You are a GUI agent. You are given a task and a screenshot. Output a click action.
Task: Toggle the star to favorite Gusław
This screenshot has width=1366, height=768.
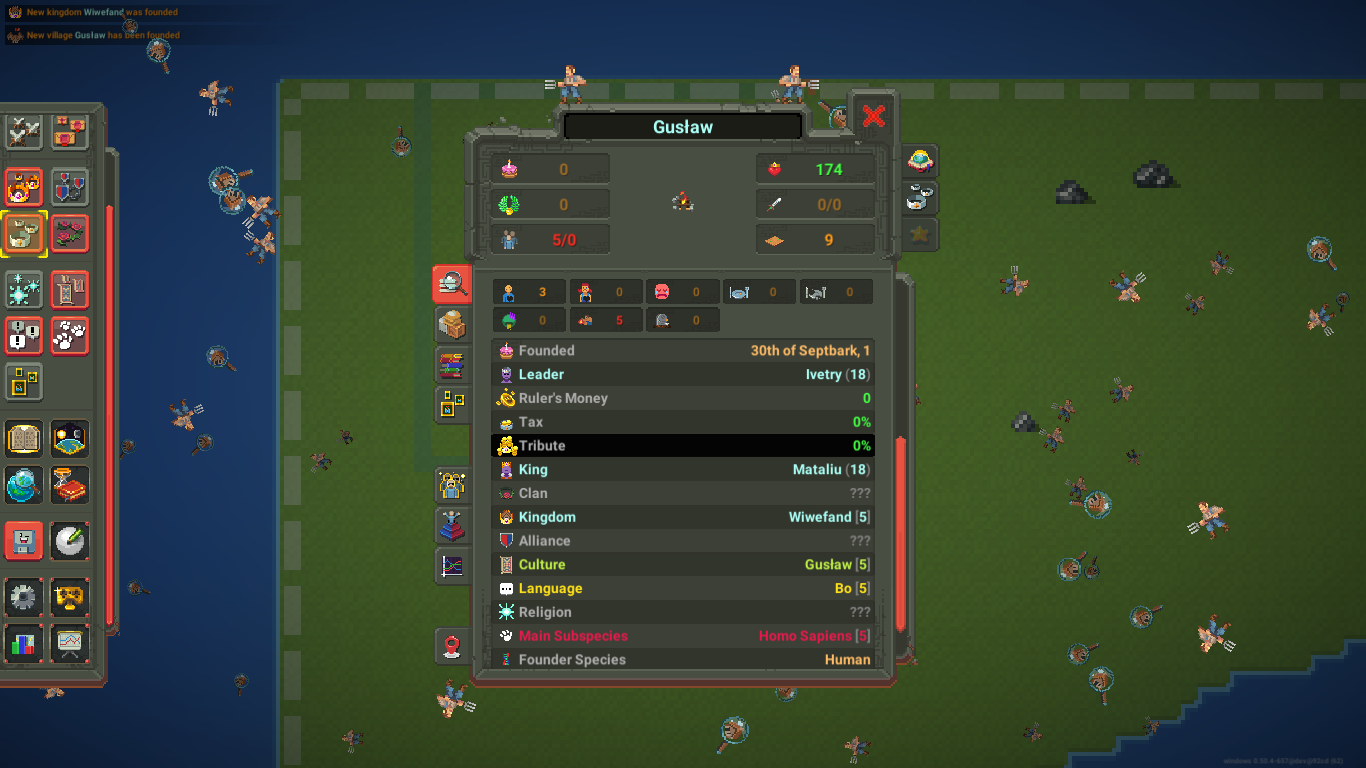[917, 235]
